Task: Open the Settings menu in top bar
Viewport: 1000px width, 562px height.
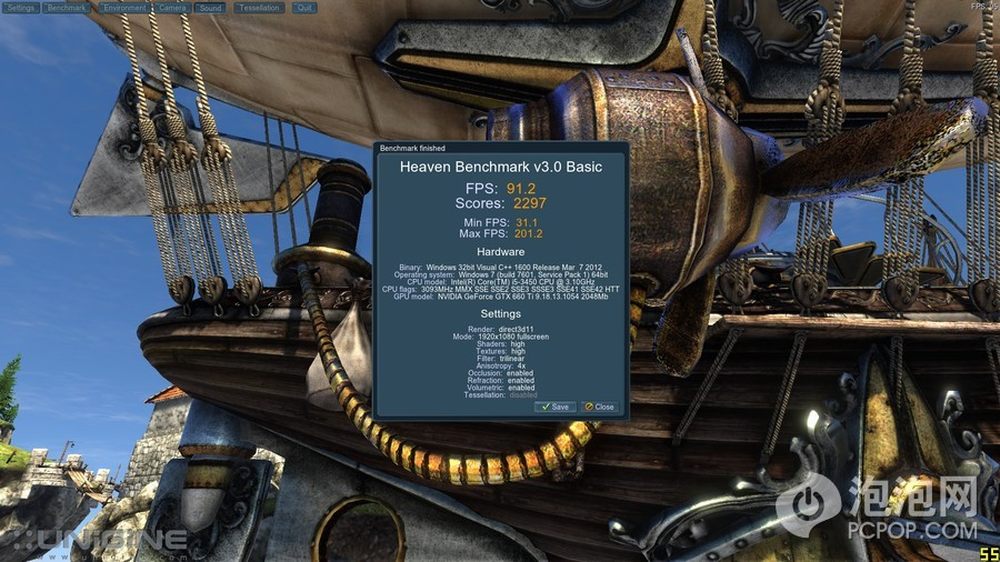Action: 21,8
